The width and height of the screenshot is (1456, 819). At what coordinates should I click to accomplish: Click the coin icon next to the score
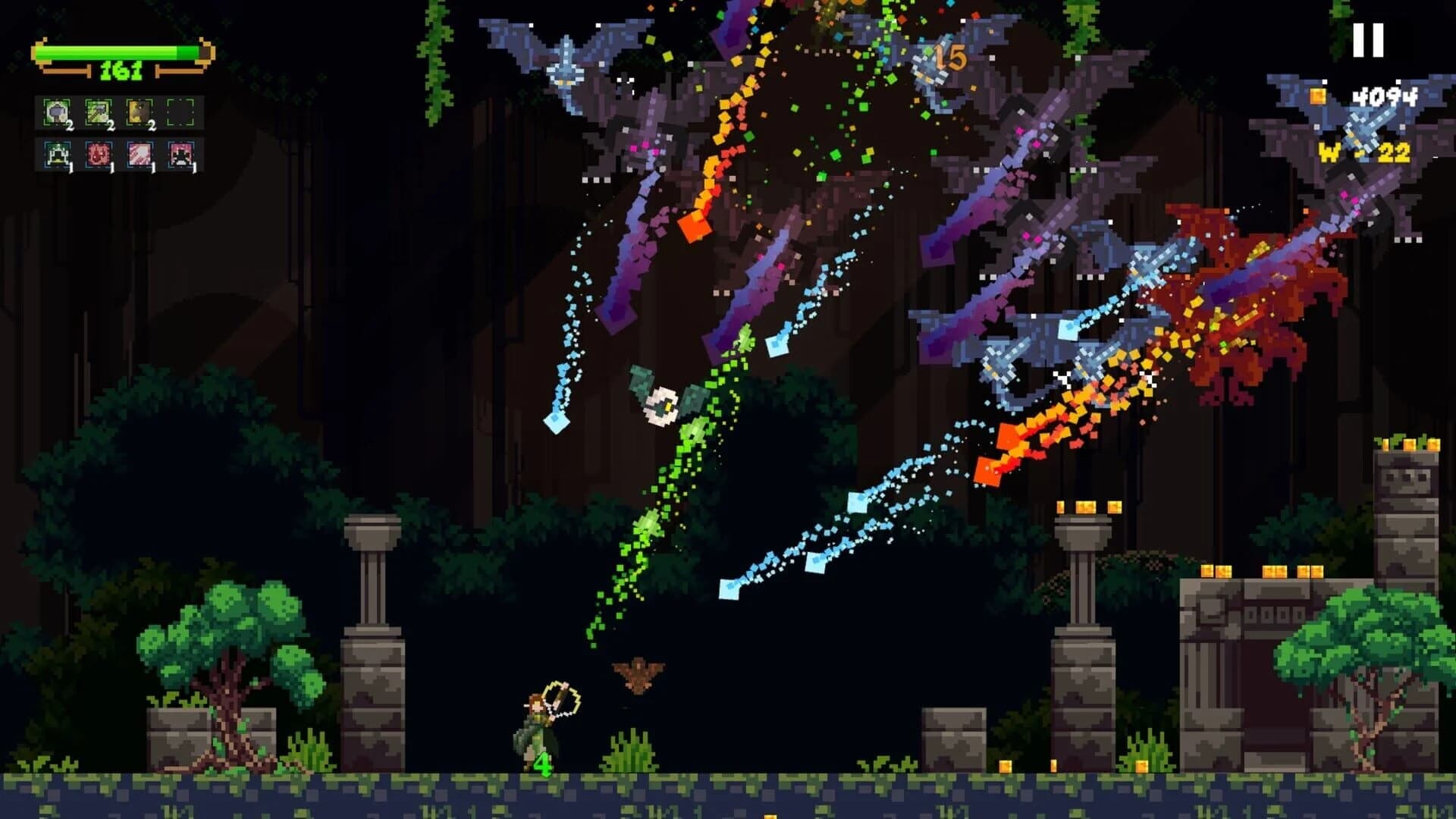coord(1317,97)
